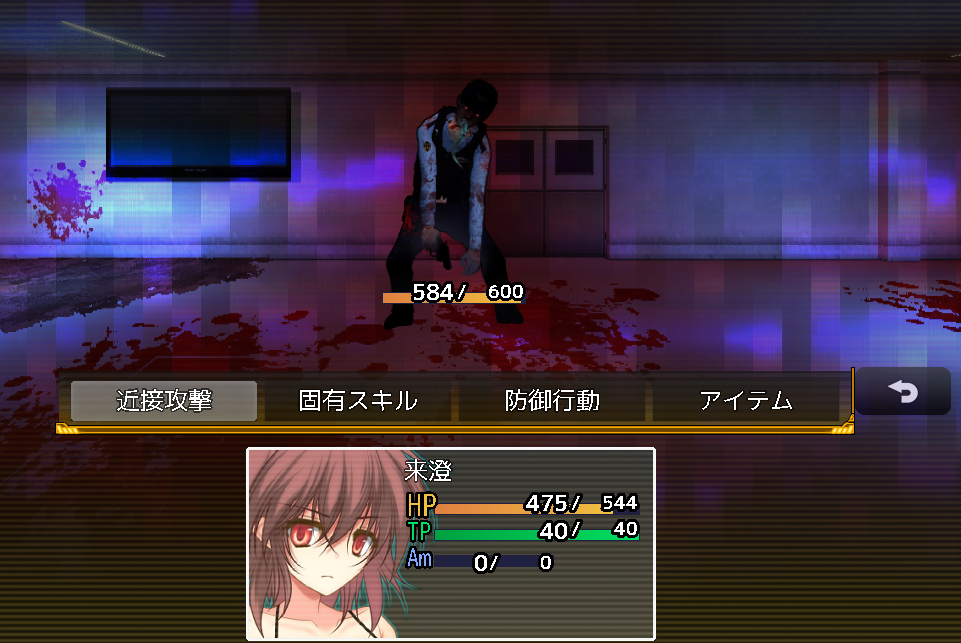Choose the 防御行動 defense command

pyautogui.click(x=552, y=401)
